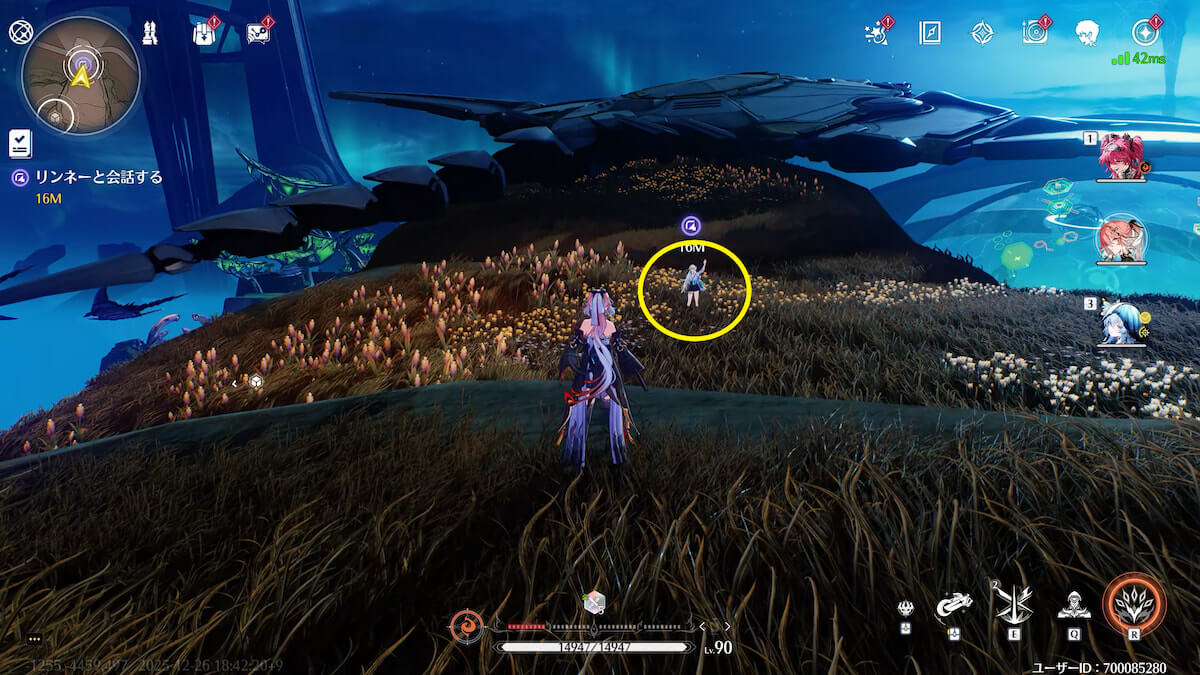
Task: Trigger the glowing orange R ultimate
Action: coord(1134,605)
